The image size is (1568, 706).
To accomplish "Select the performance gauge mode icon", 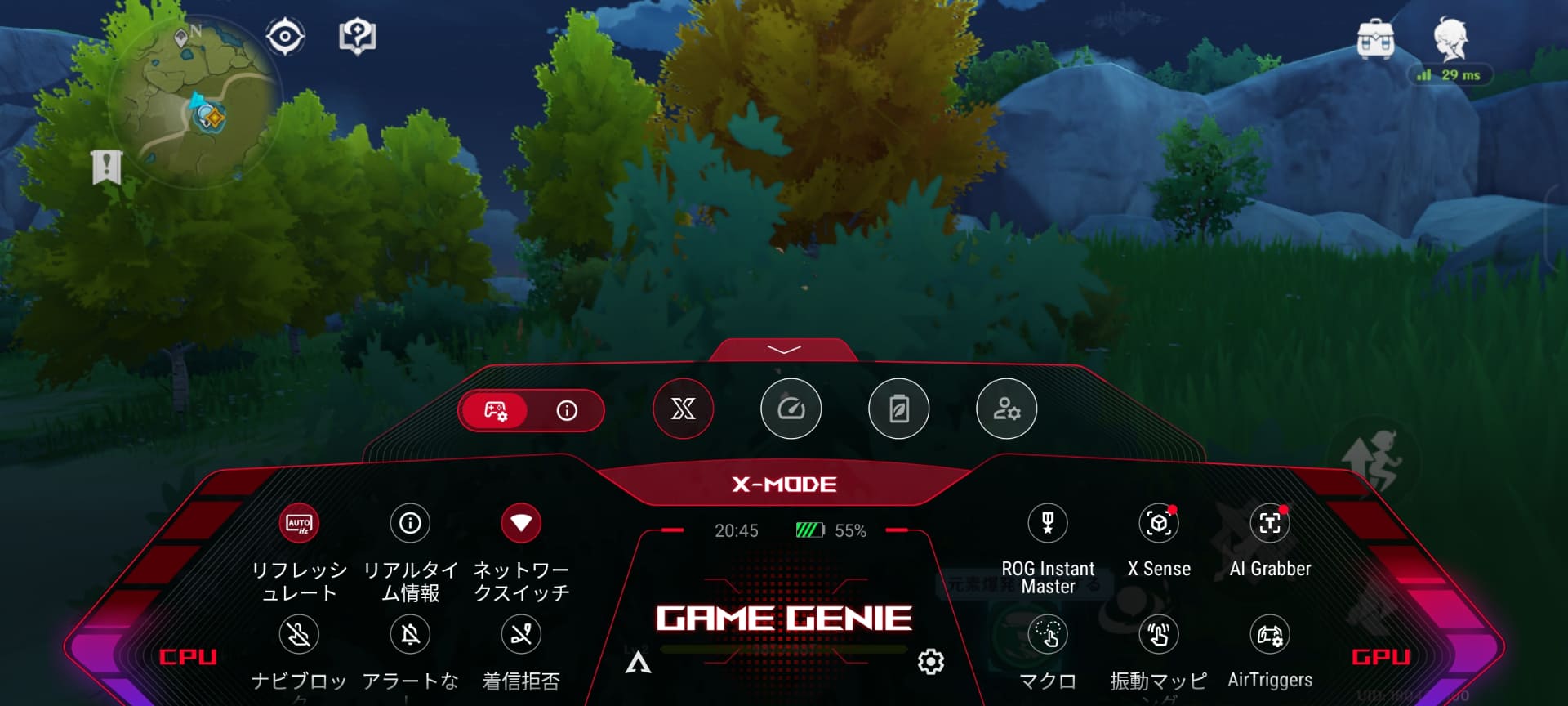I will point(791,409).
